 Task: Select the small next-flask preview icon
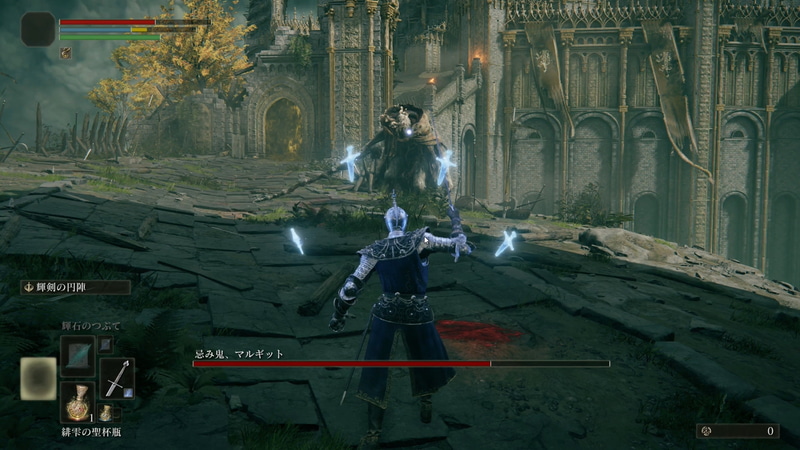105,413
